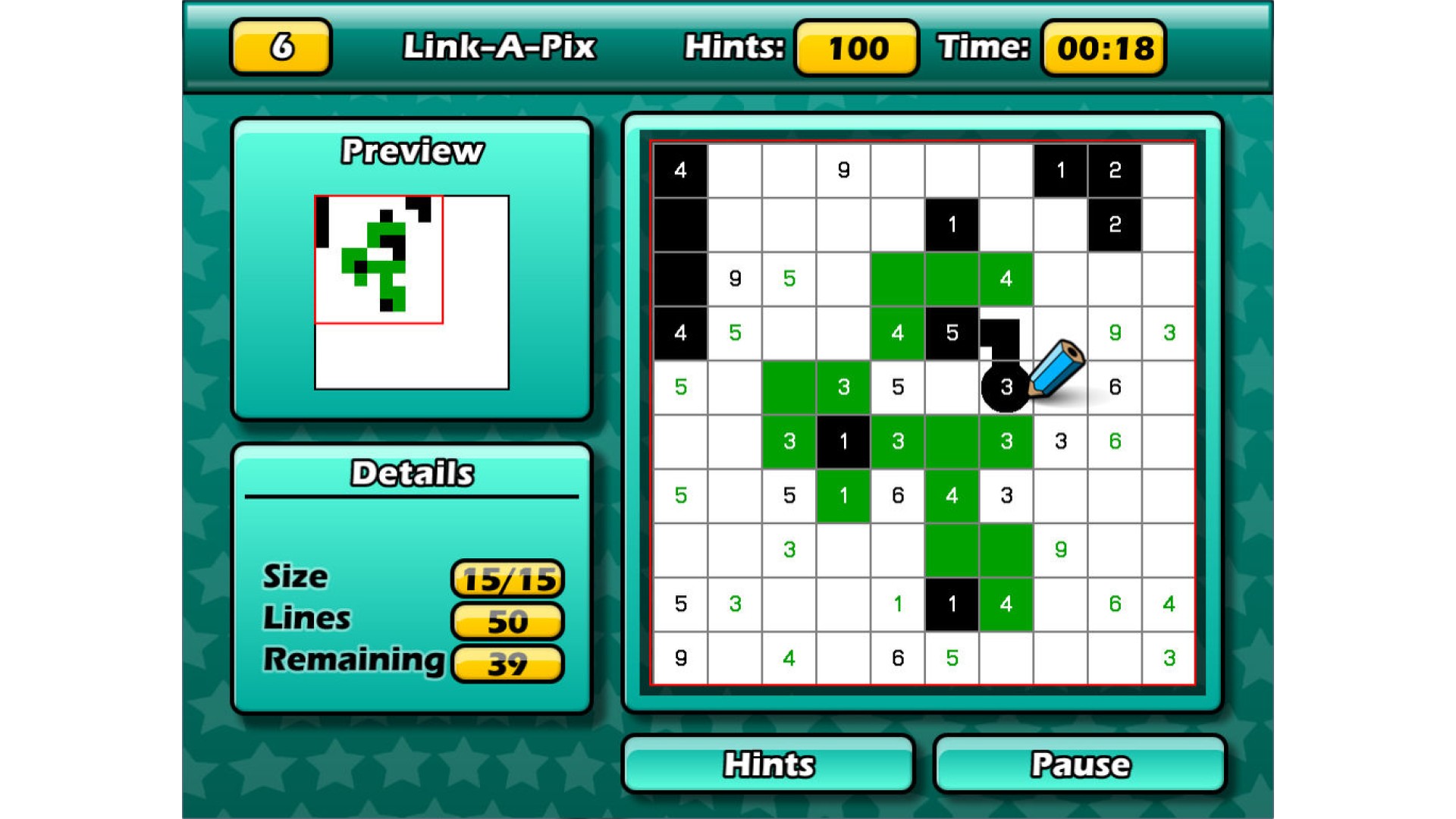Open the Hints button below the grid

tap(768, 764)
